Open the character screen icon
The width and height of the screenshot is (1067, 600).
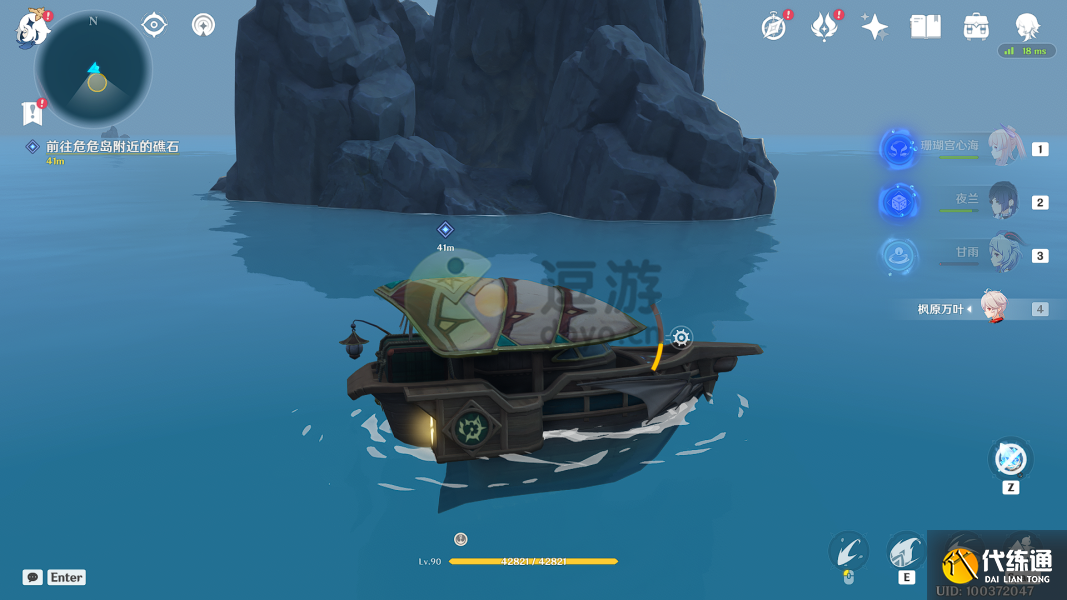[x=1027, y=26]
